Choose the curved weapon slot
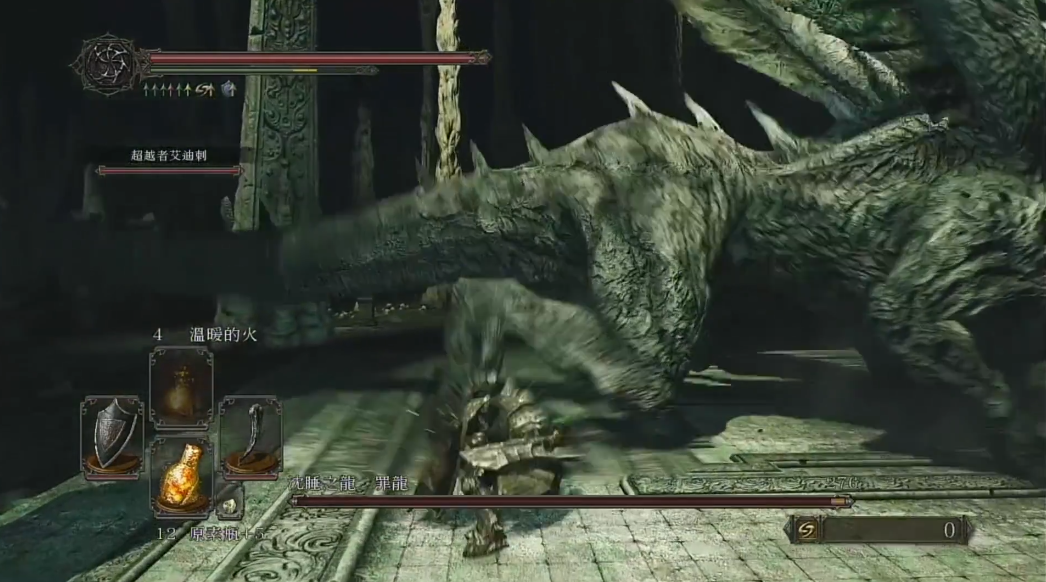 tap(248, 434)
